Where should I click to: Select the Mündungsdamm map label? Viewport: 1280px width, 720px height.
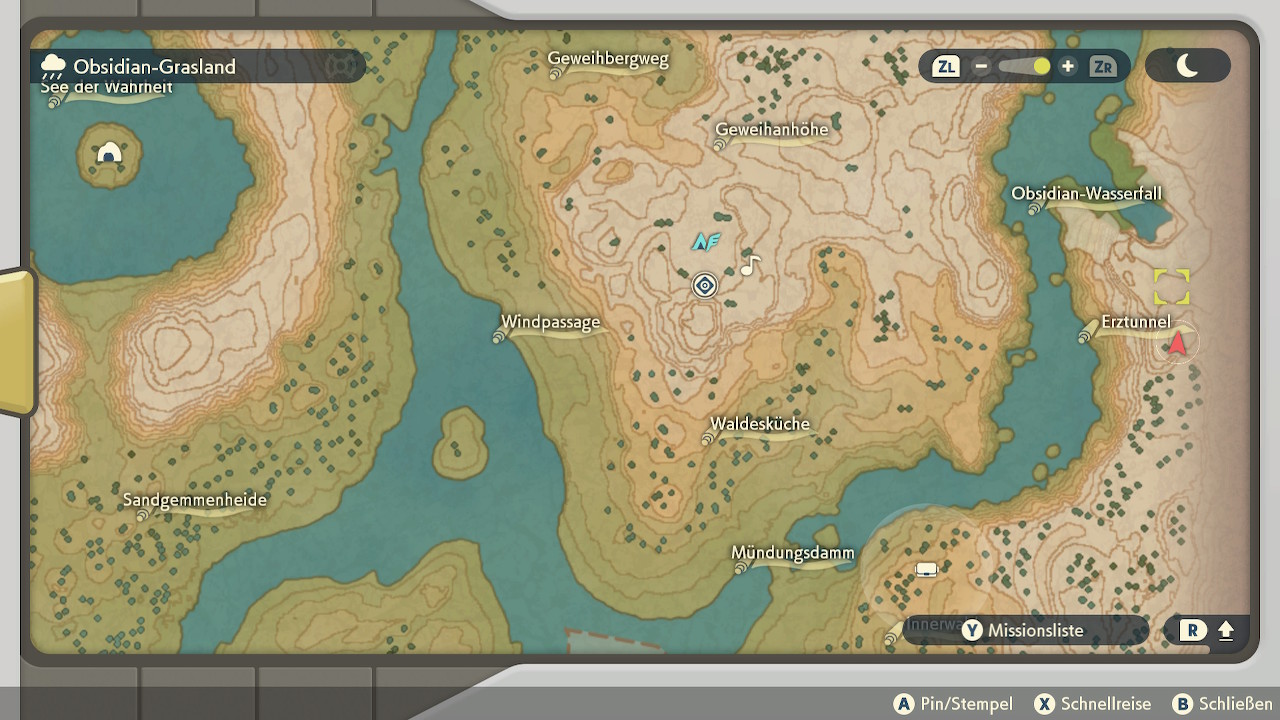[792, 553]
